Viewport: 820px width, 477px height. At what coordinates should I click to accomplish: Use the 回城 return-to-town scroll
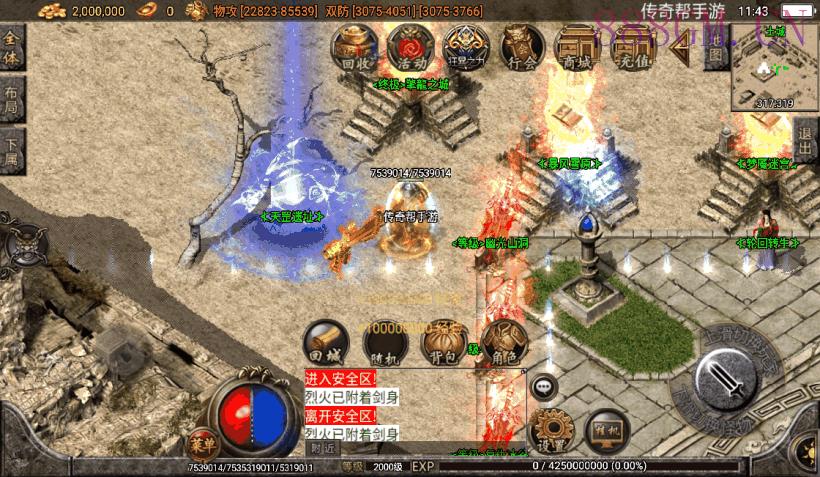(x=325, y=340)
